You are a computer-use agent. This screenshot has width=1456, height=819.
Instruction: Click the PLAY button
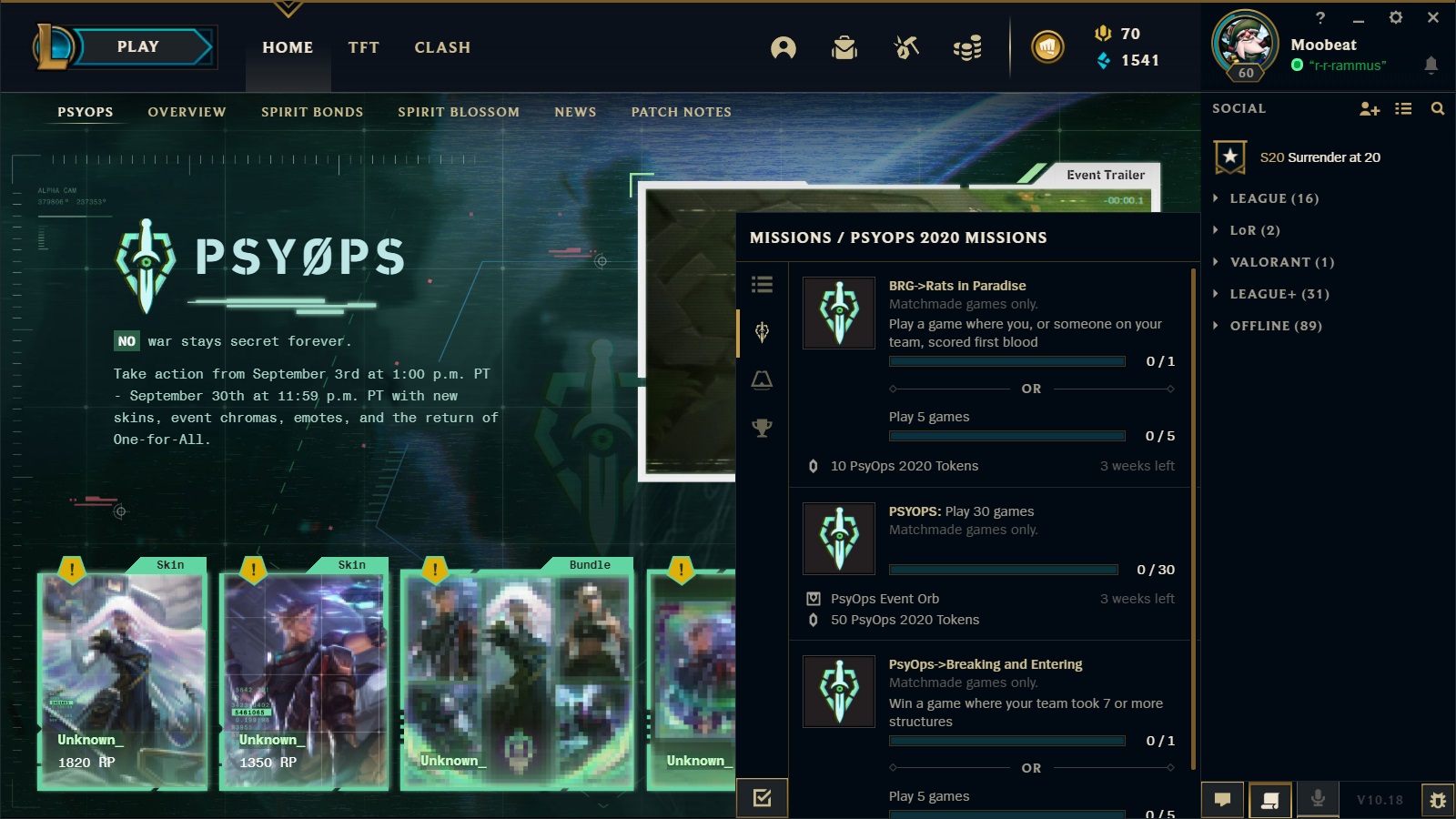pyautogui.click(x=135, y=46)
